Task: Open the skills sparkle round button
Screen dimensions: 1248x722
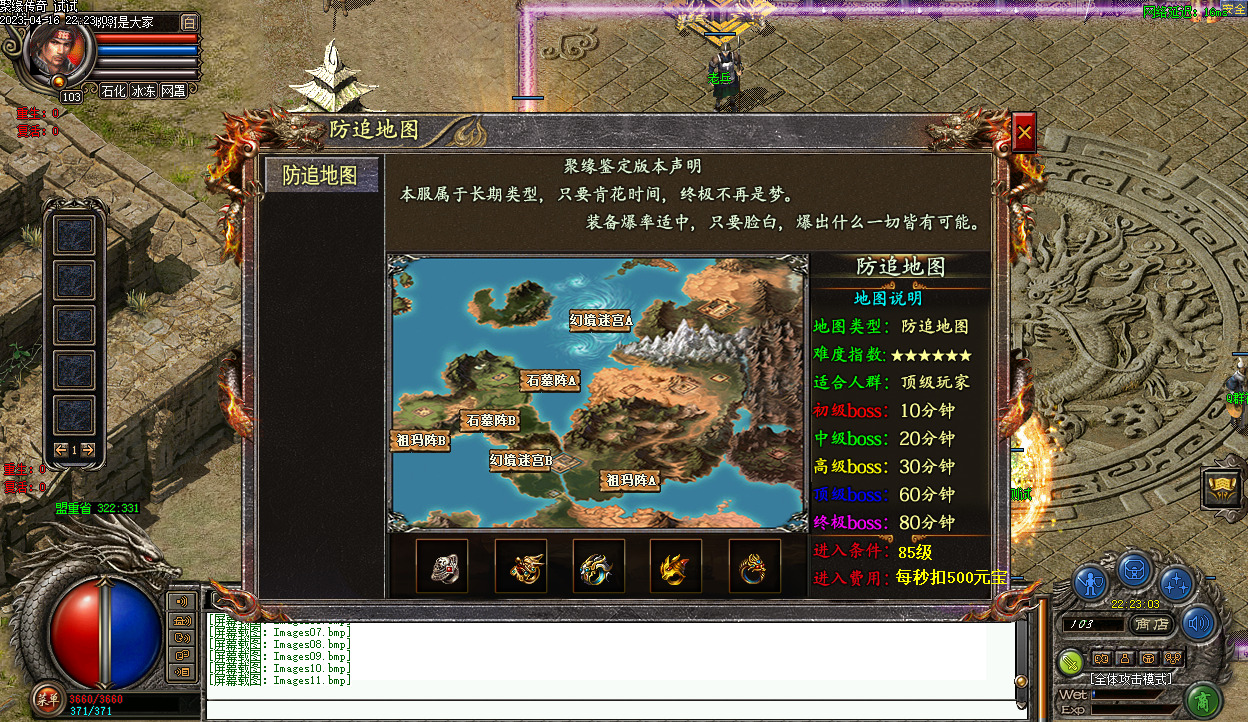Action: click(1176, 581)
